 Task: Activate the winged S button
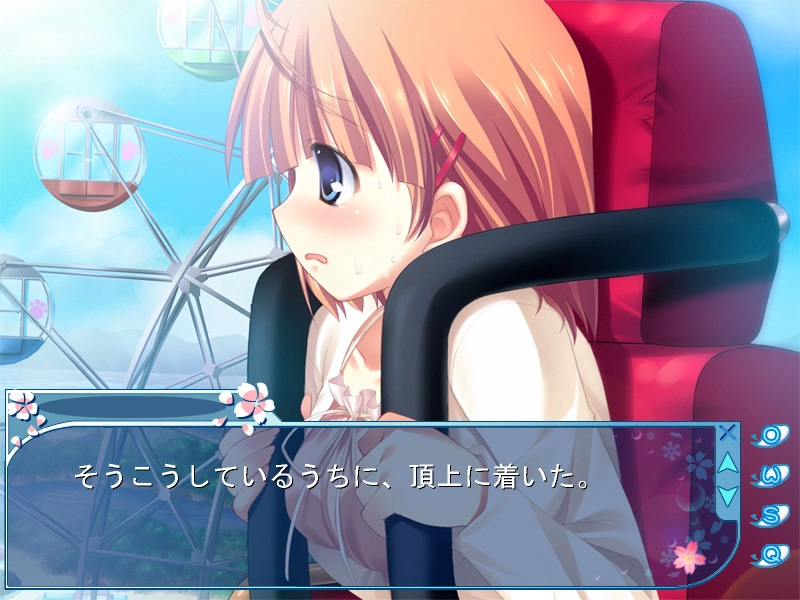pyautogui.click(x=773, y=515)
